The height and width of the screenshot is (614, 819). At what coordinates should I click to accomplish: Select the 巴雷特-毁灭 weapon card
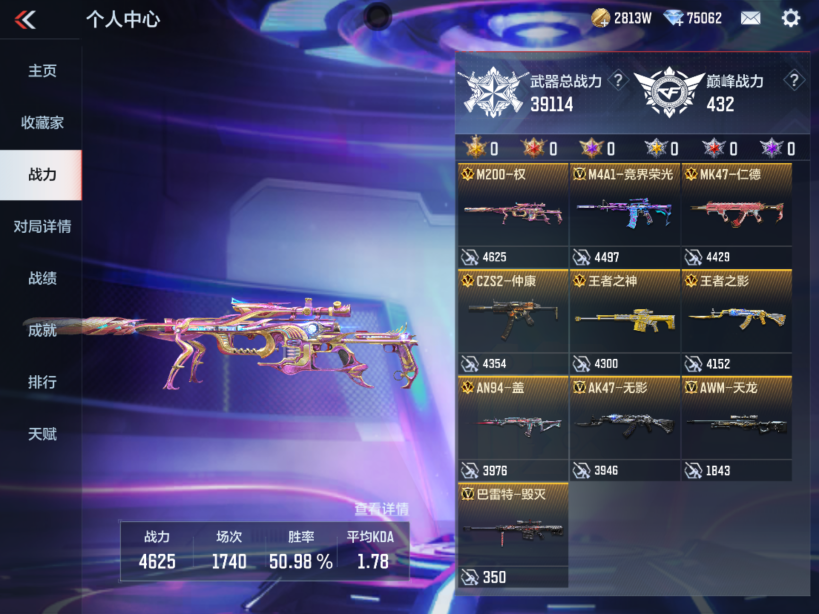tap(513, 535)
